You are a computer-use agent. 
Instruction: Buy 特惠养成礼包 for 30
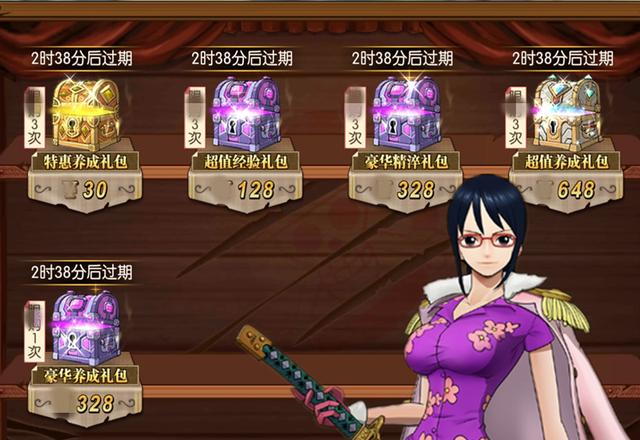point(85,190)
